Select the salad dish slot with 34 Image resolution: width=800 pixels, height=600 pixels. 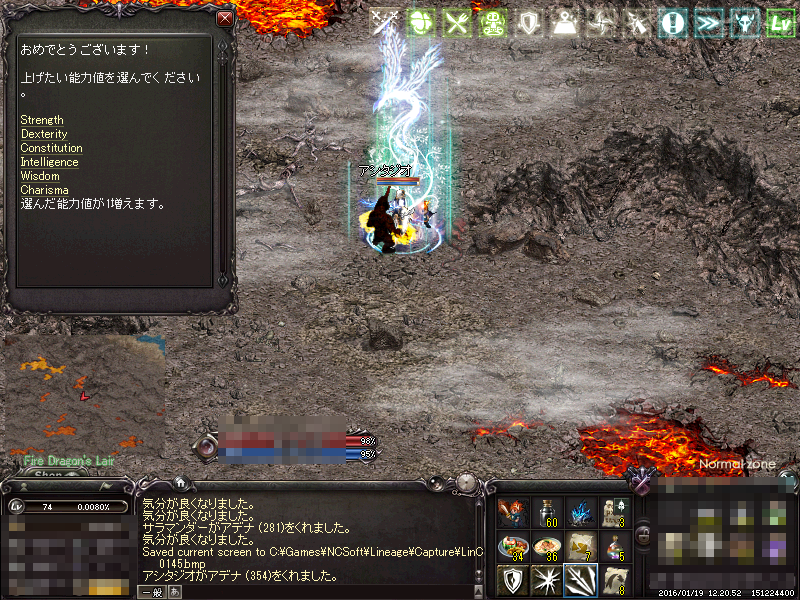pyautogui.click(x=513, y=546)
